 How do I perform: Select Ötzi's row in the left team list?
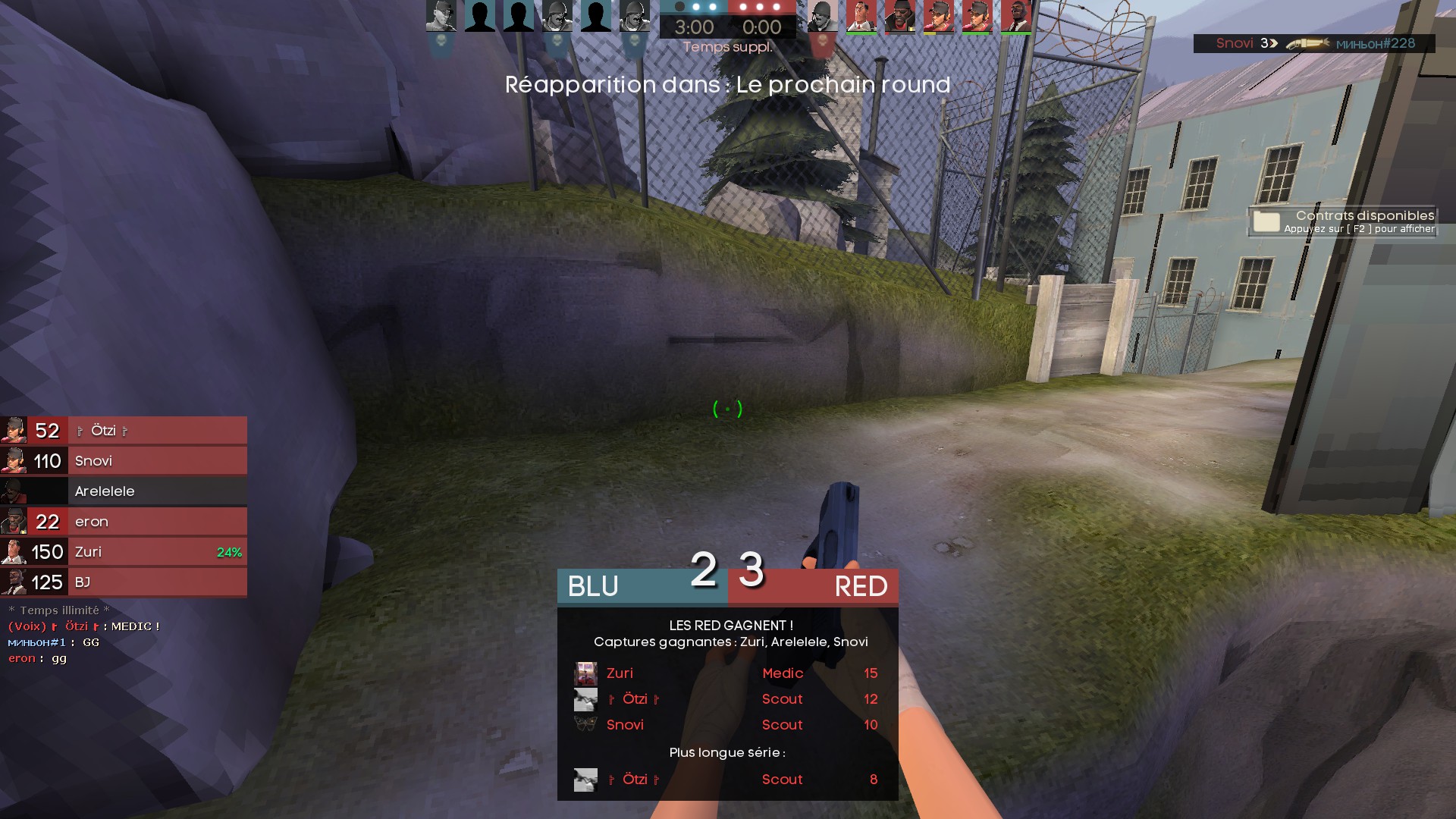pyautogui.click(x=124, y=431)
